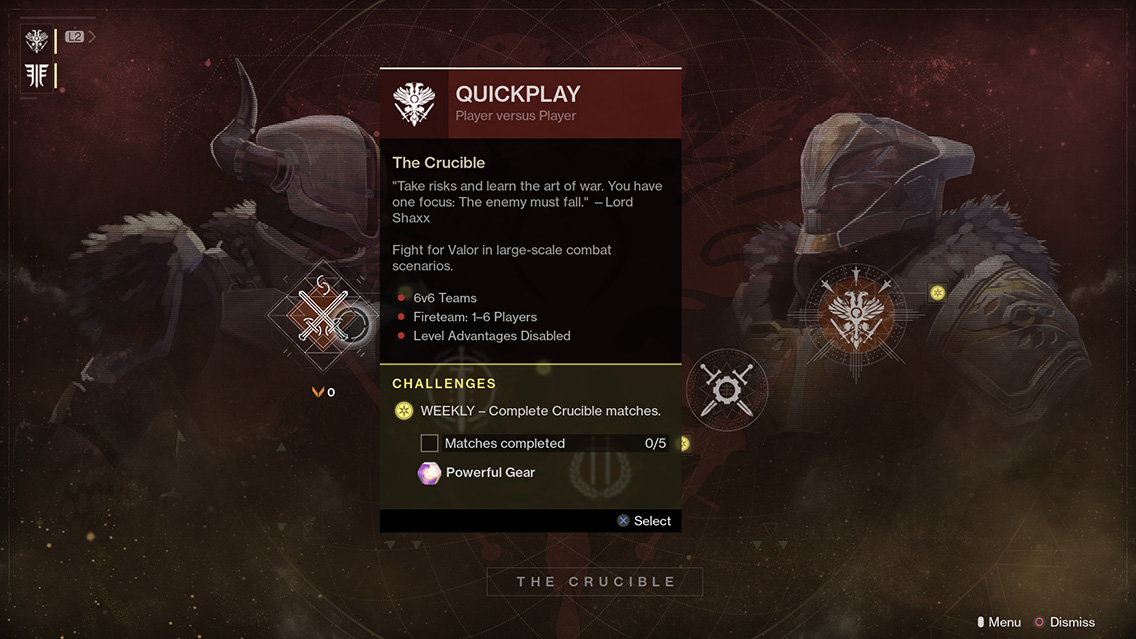1136x639 pixels.
Task: Click the yellow weekly challenge marker beside Quickplay
Action: pyautogui.click(x=937, y=293)
